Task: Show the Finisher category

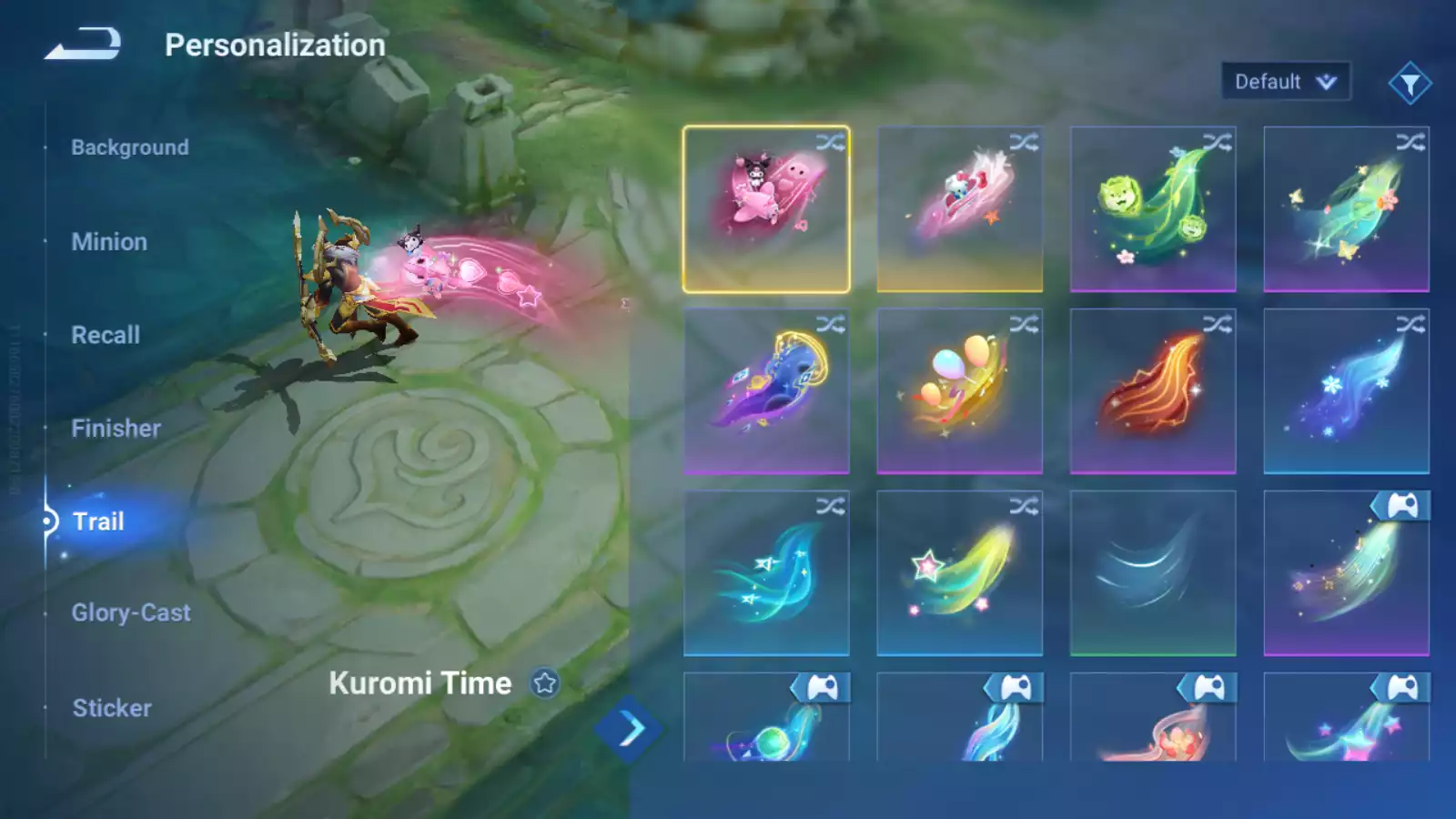Action: click(x=116, y=429)
